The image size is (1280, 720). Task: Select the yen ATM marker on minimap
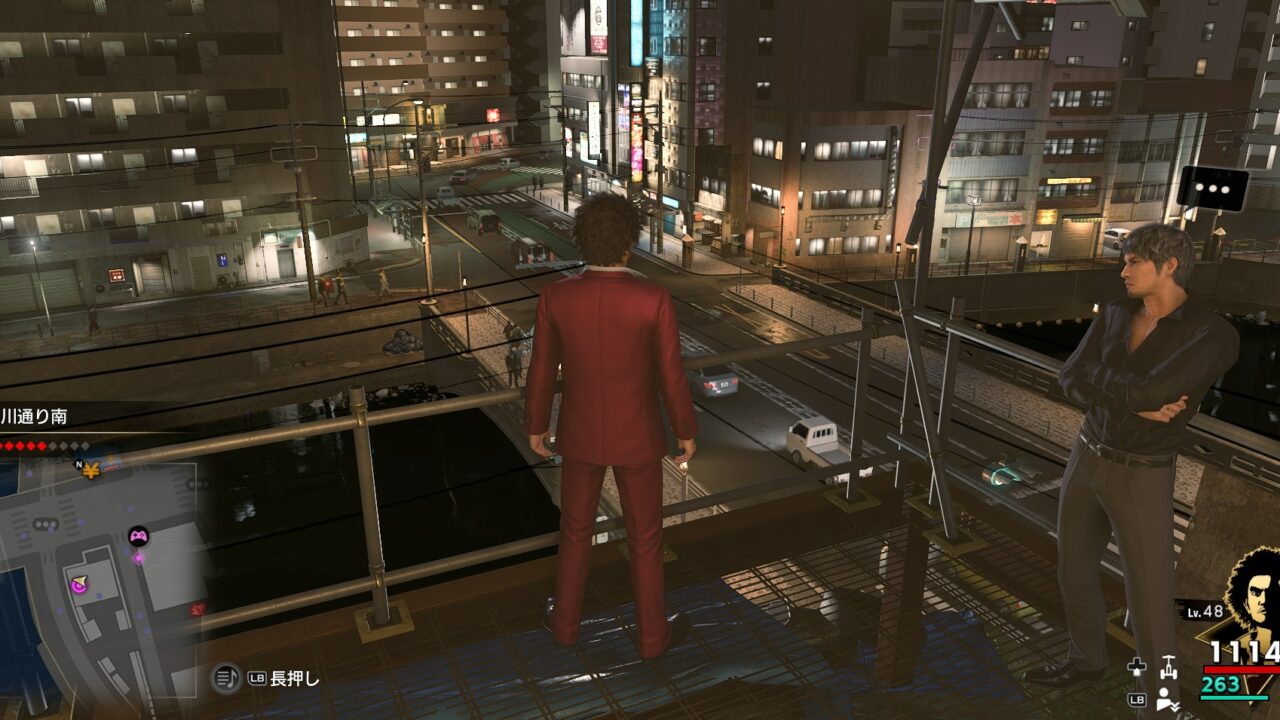pos(91,468)
